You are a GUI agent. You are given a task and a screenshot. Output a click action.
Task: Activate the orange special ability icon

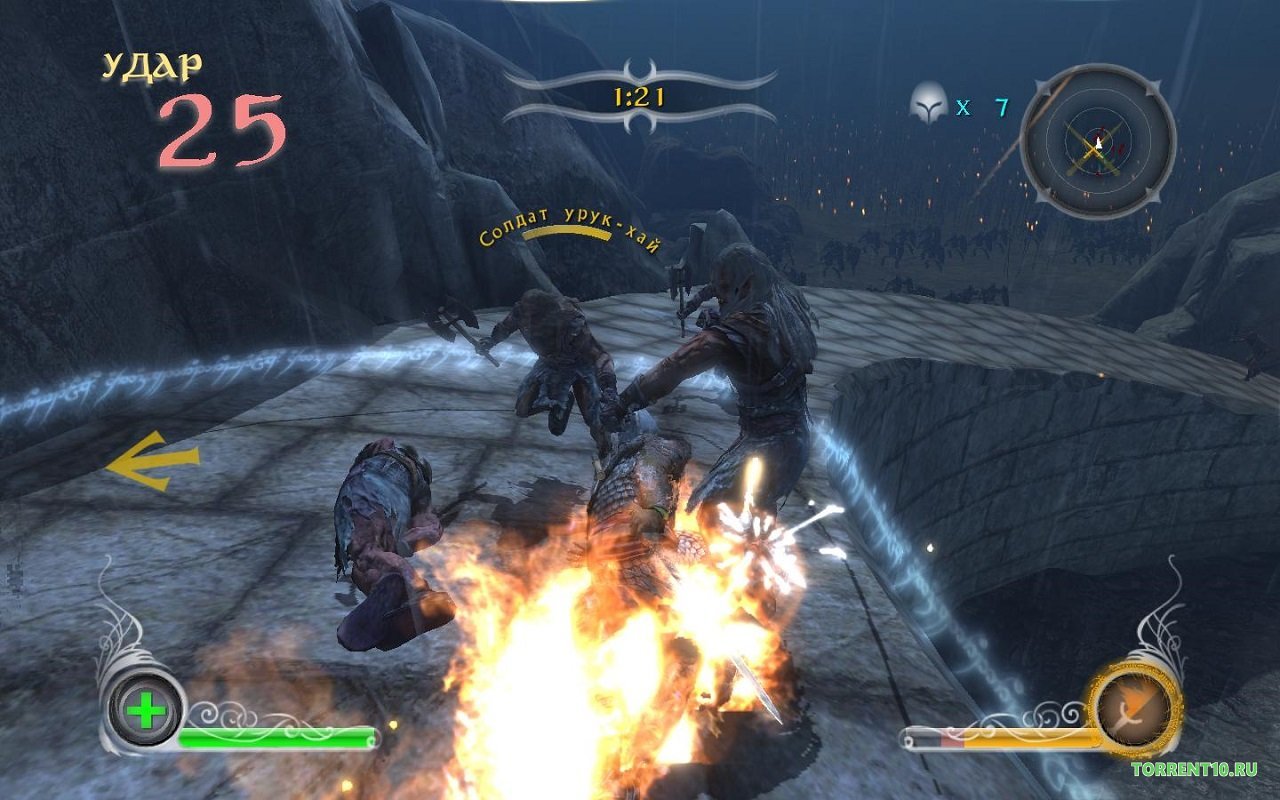(1134, 709)
